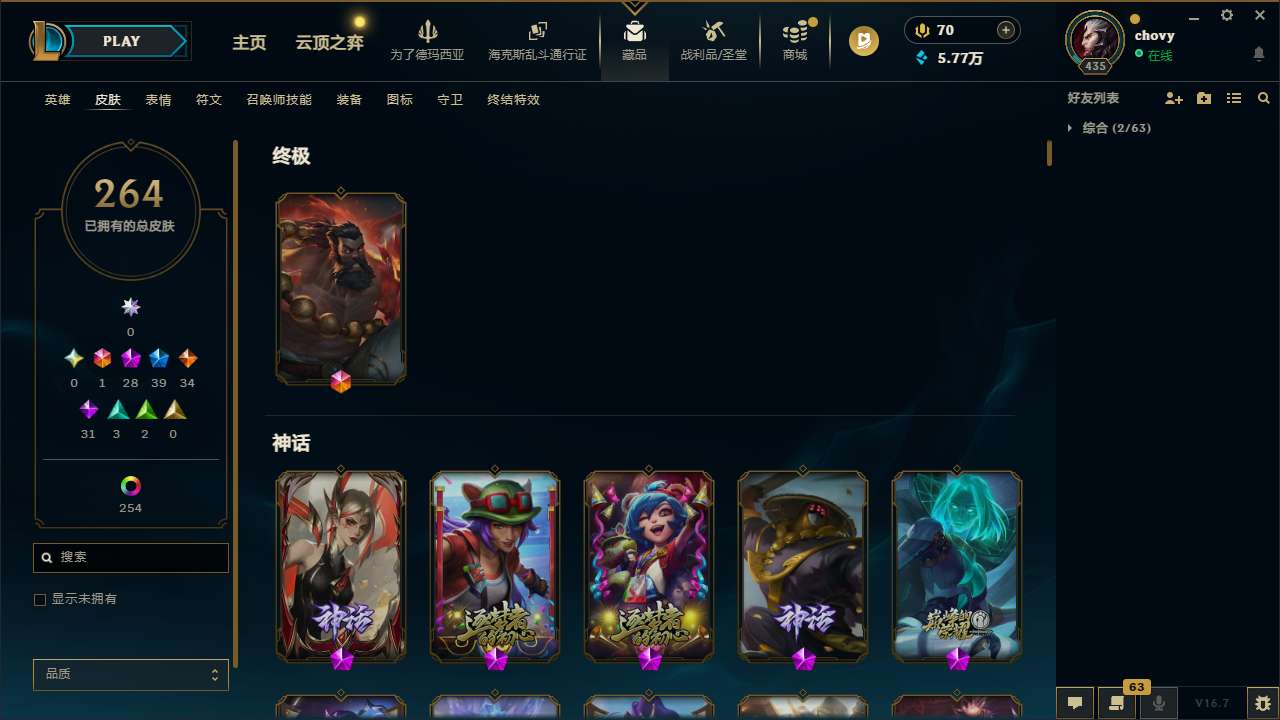The width and height of the screenshot is (1280, 720).
Task: Enable the 显示未拥有 checkbox
Action: [x=40, y=599]
